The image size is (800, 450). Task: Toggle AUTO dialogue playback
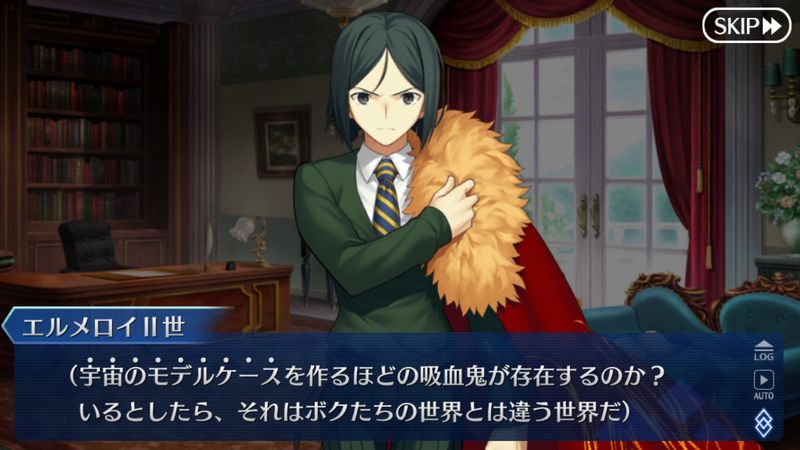[764, 384]
